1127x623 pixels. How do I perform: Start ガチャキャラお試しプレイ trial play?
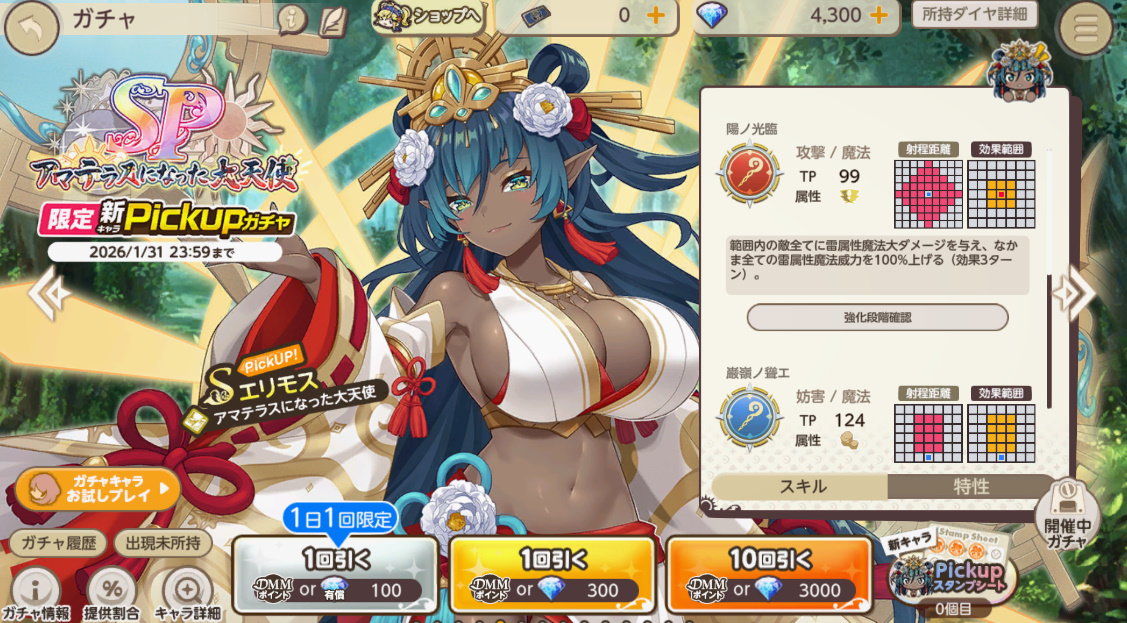click(x=97, y=488)
